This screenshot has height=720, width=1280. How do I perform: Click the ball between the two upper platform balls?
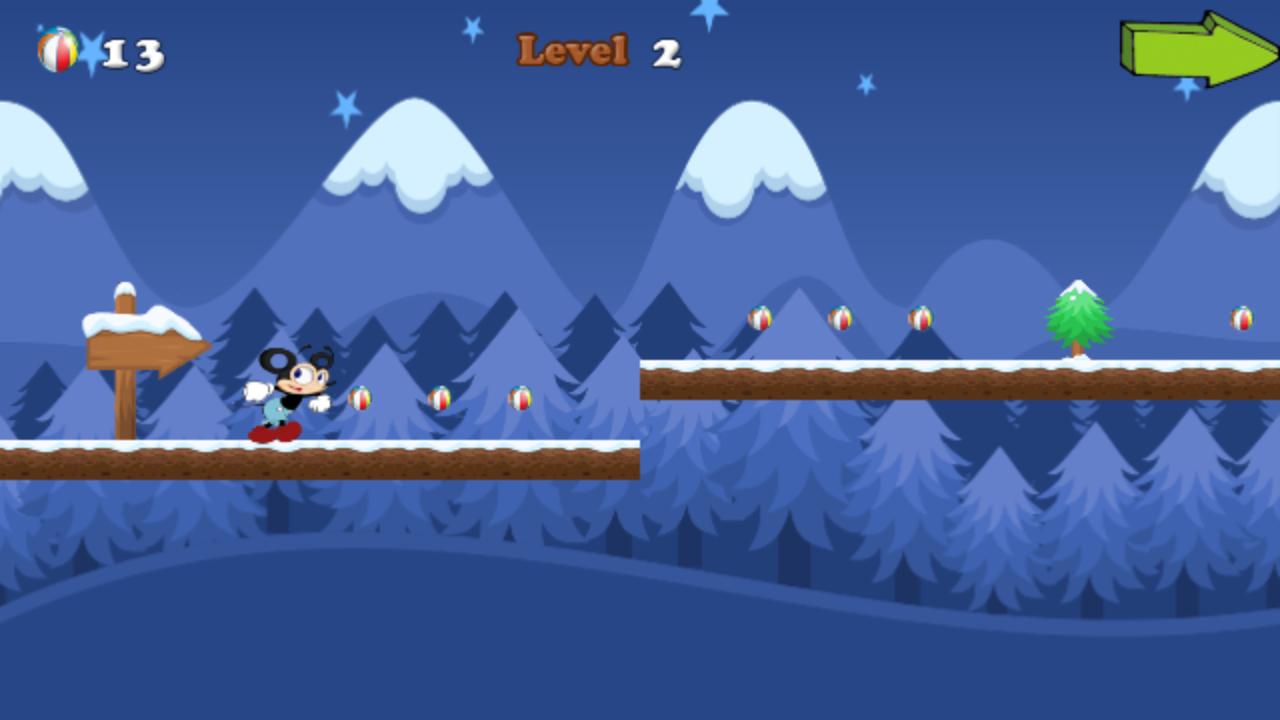coord(838,318)
